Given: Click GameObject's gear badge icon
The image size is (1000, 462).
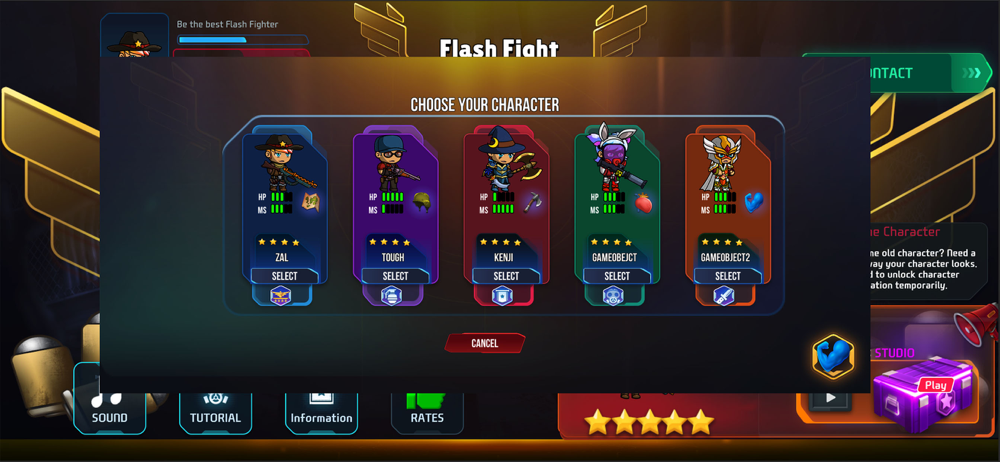Looking at the screenshot, I should pyautogui.click(x=613, y=295).
